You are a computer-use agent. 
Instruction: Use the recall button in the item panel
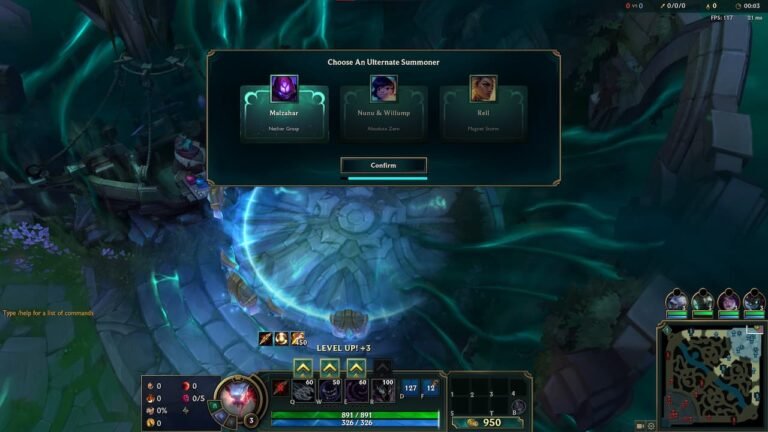520,406
